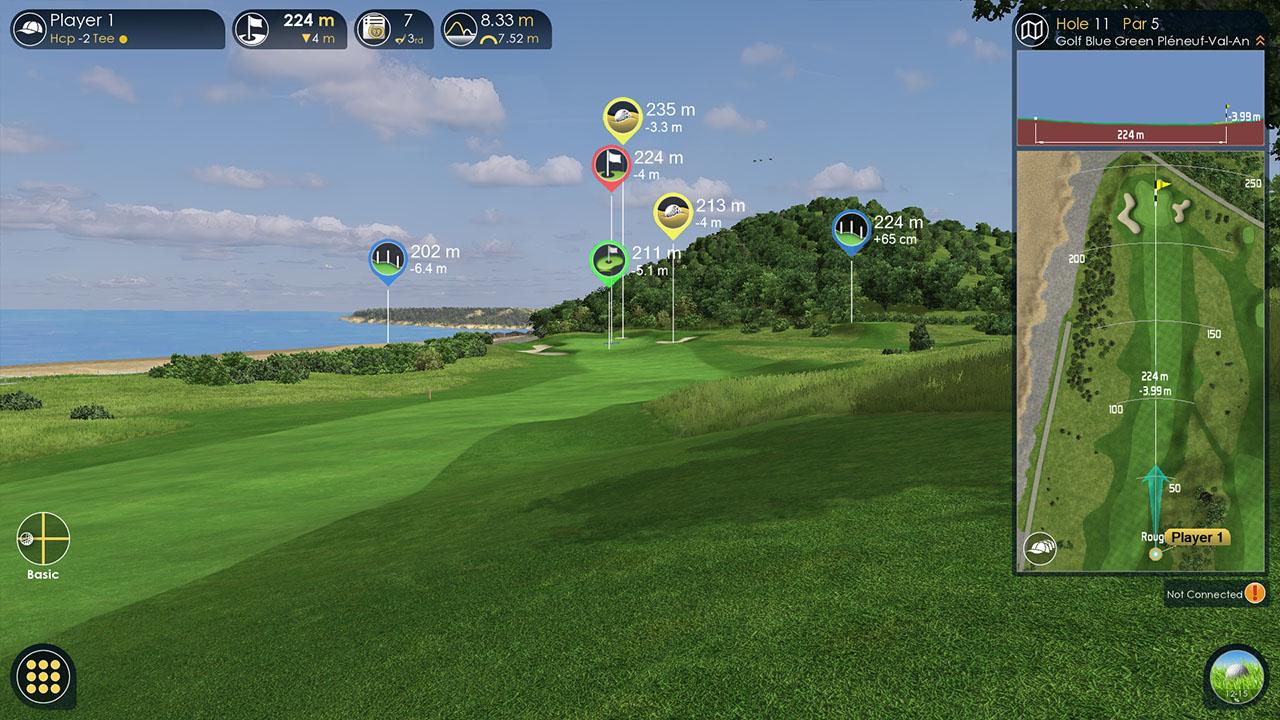Screen dimensions: 1280x720
Task: Select the blue 202 m rough marker
Action: click(x=387, y=260)
